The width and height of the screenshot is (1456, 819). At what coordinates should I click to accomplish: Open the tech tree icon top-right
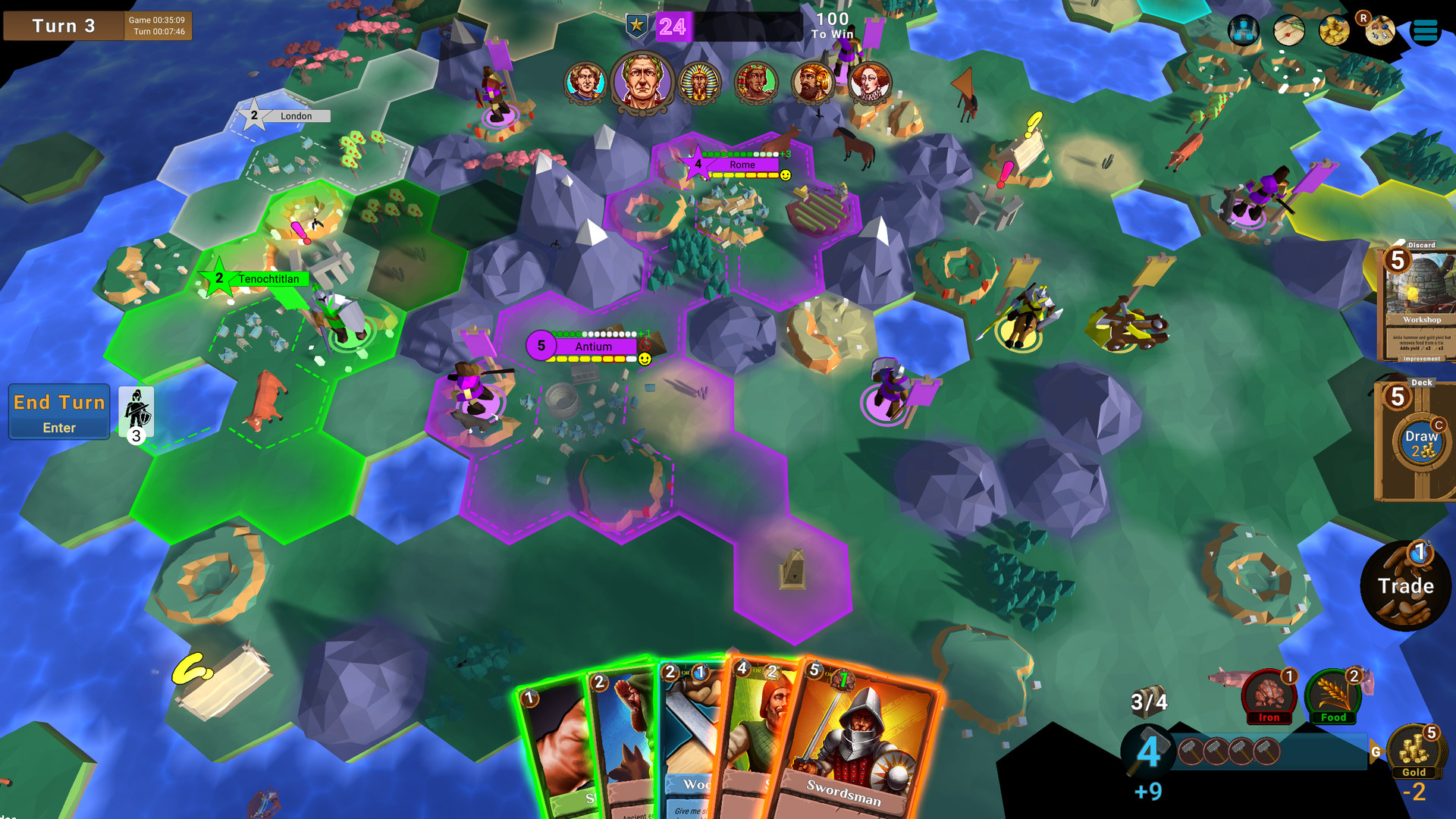point(1244,30)
